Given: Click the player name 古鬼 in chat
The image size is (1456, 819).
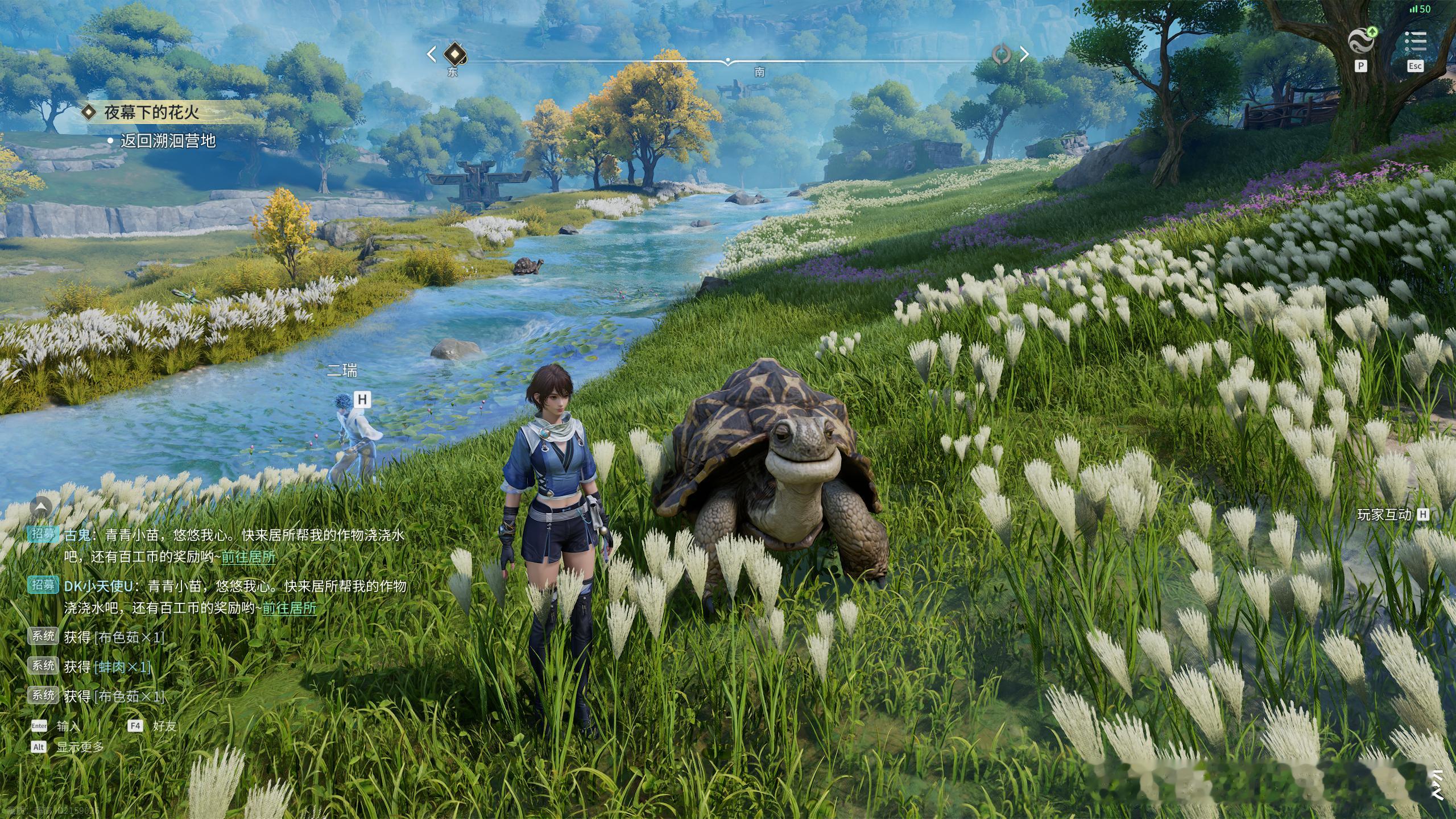Looking at the screenshot, I should [77, 535].
